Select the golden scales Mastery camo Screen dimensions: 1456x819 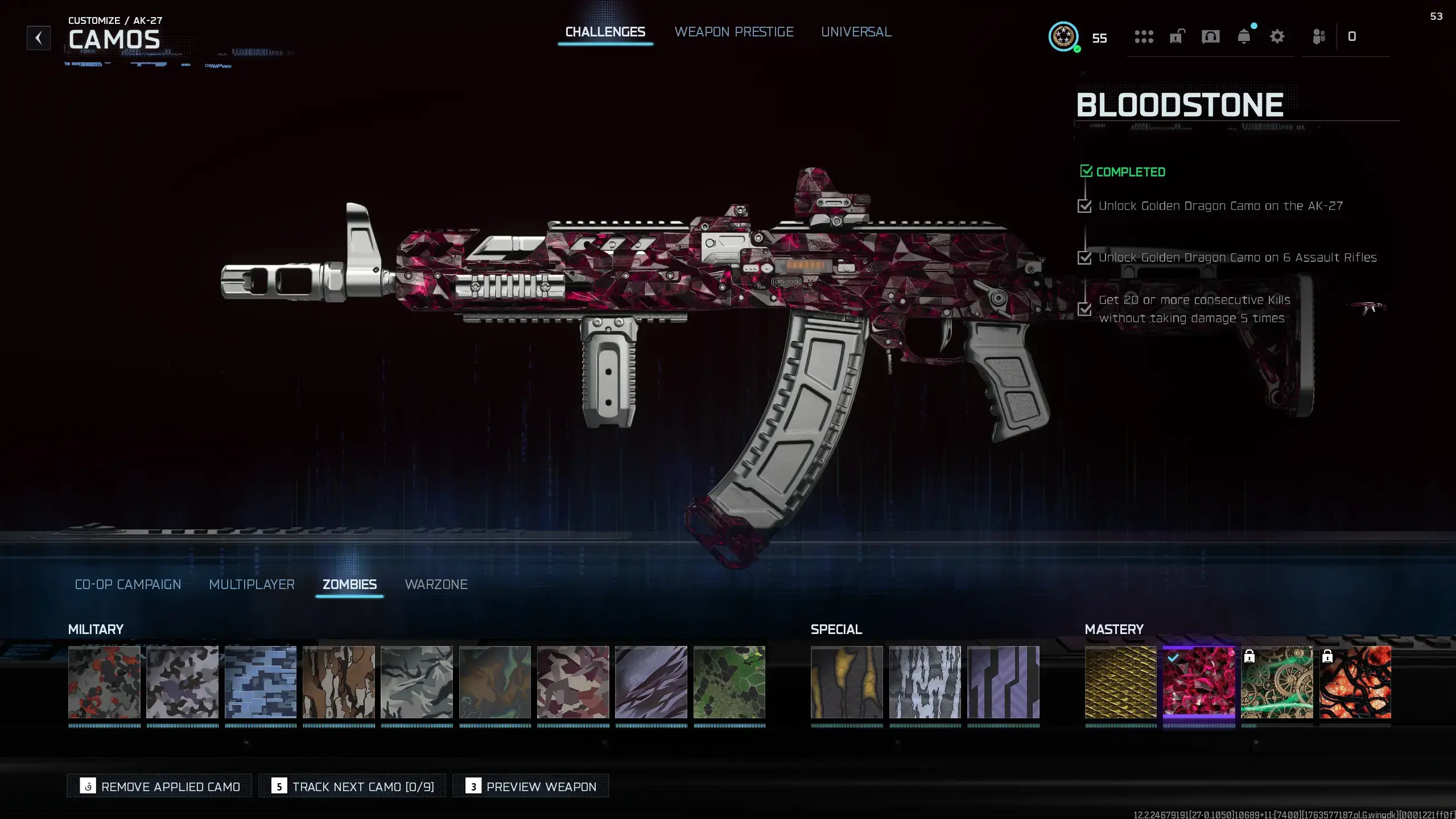1120,684
